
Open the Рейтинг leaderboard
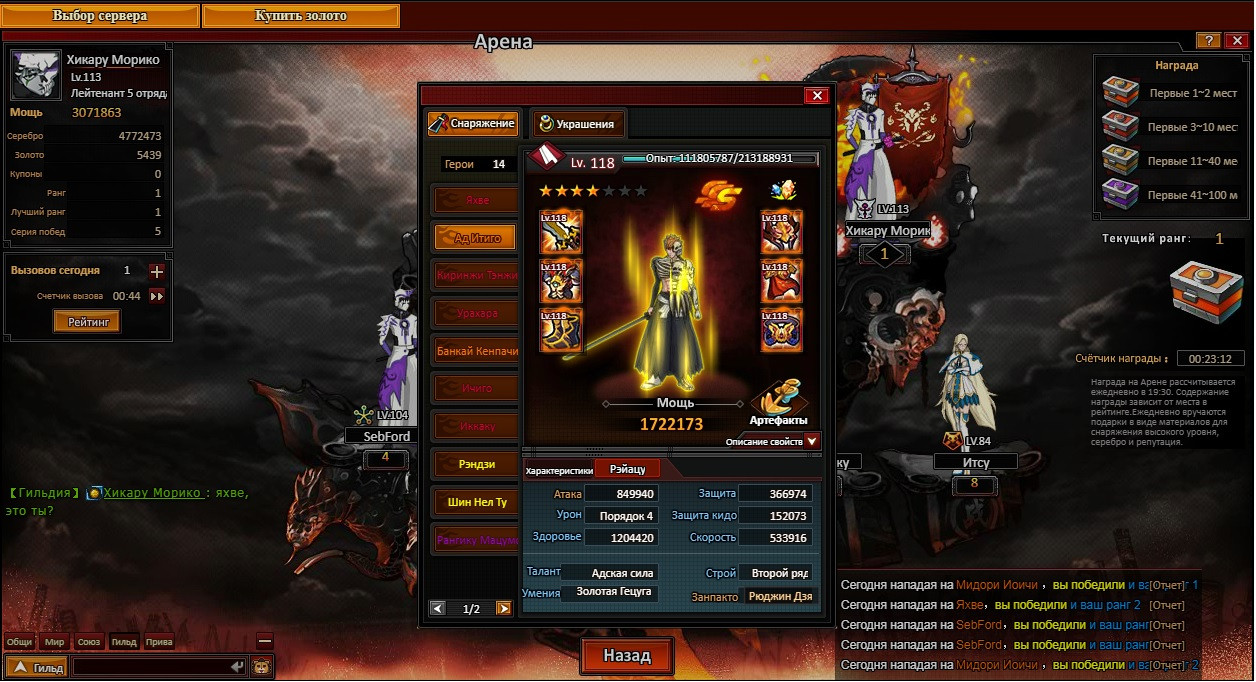tap(87, 321)
